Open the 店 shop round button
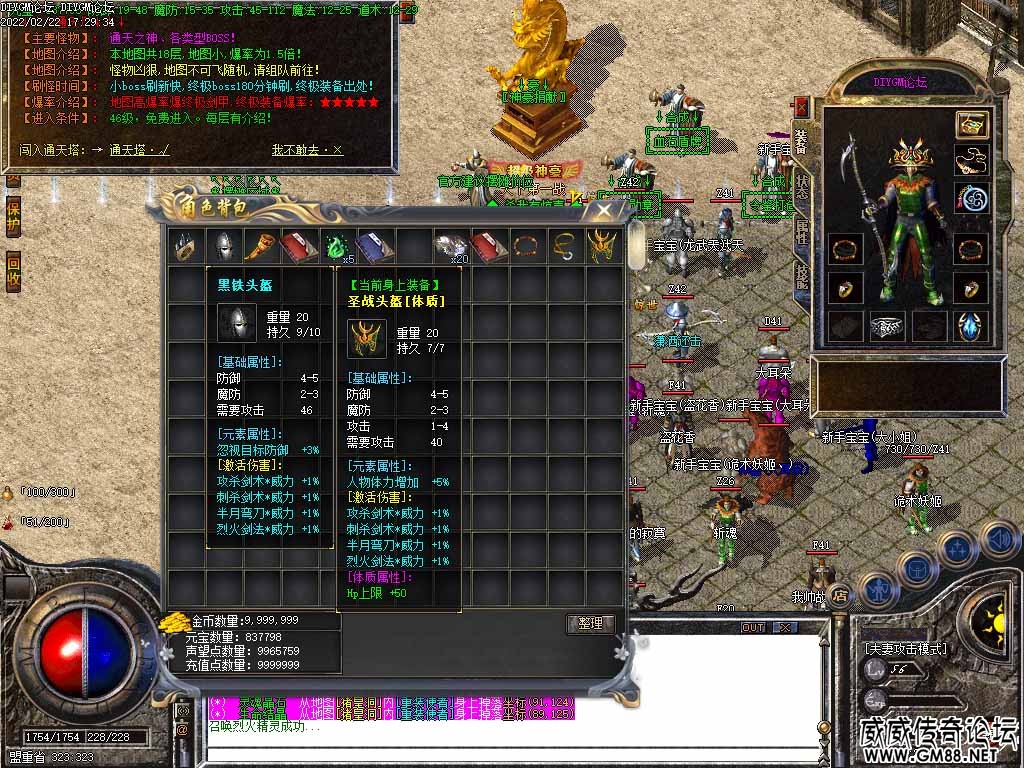The width and height of the screenshot is (1024, 768). pyautogui.click(x=840, y=596)
